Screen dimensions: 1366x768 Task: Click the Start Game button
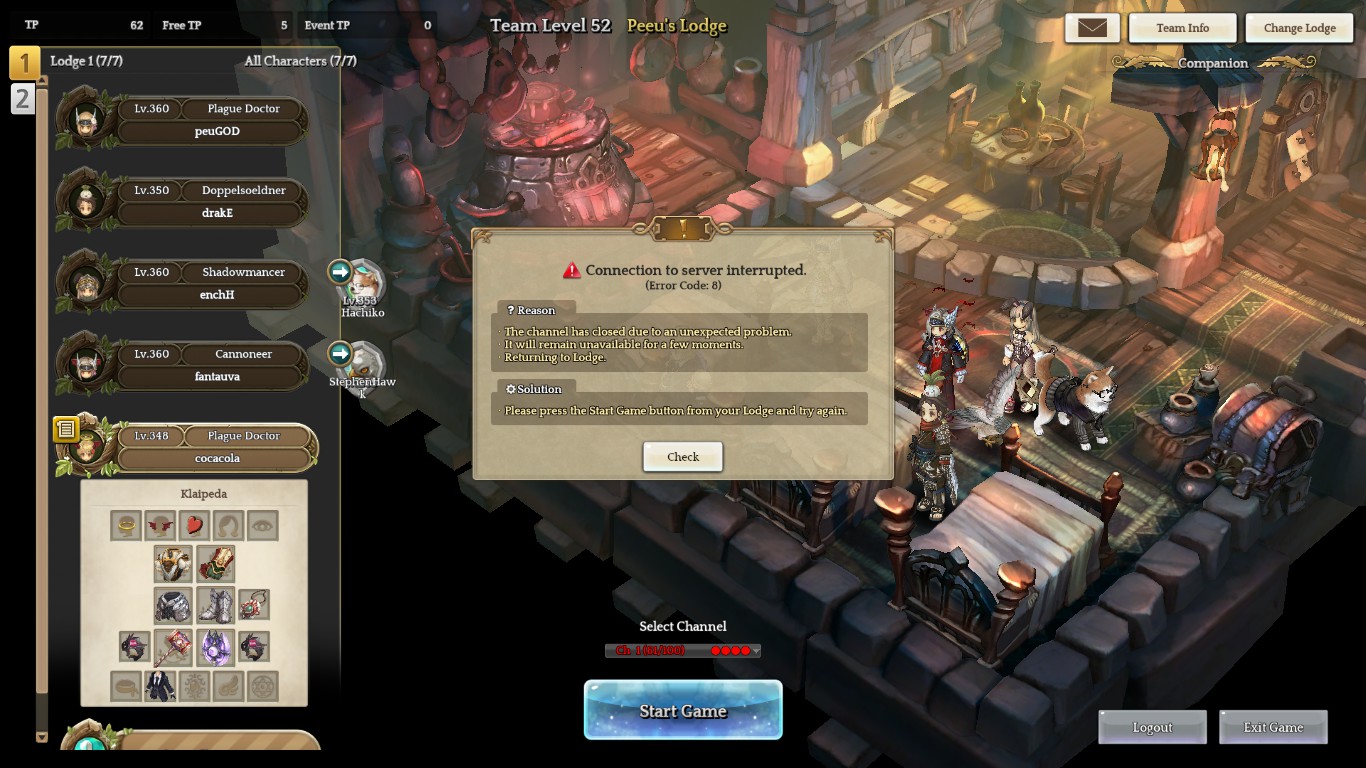coord(683,711)
